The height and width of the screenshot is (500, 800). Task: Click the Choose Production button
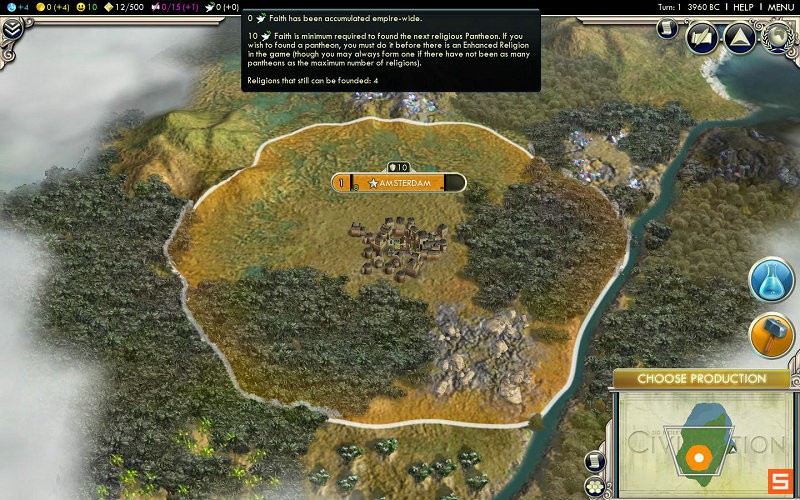(701, 379)
